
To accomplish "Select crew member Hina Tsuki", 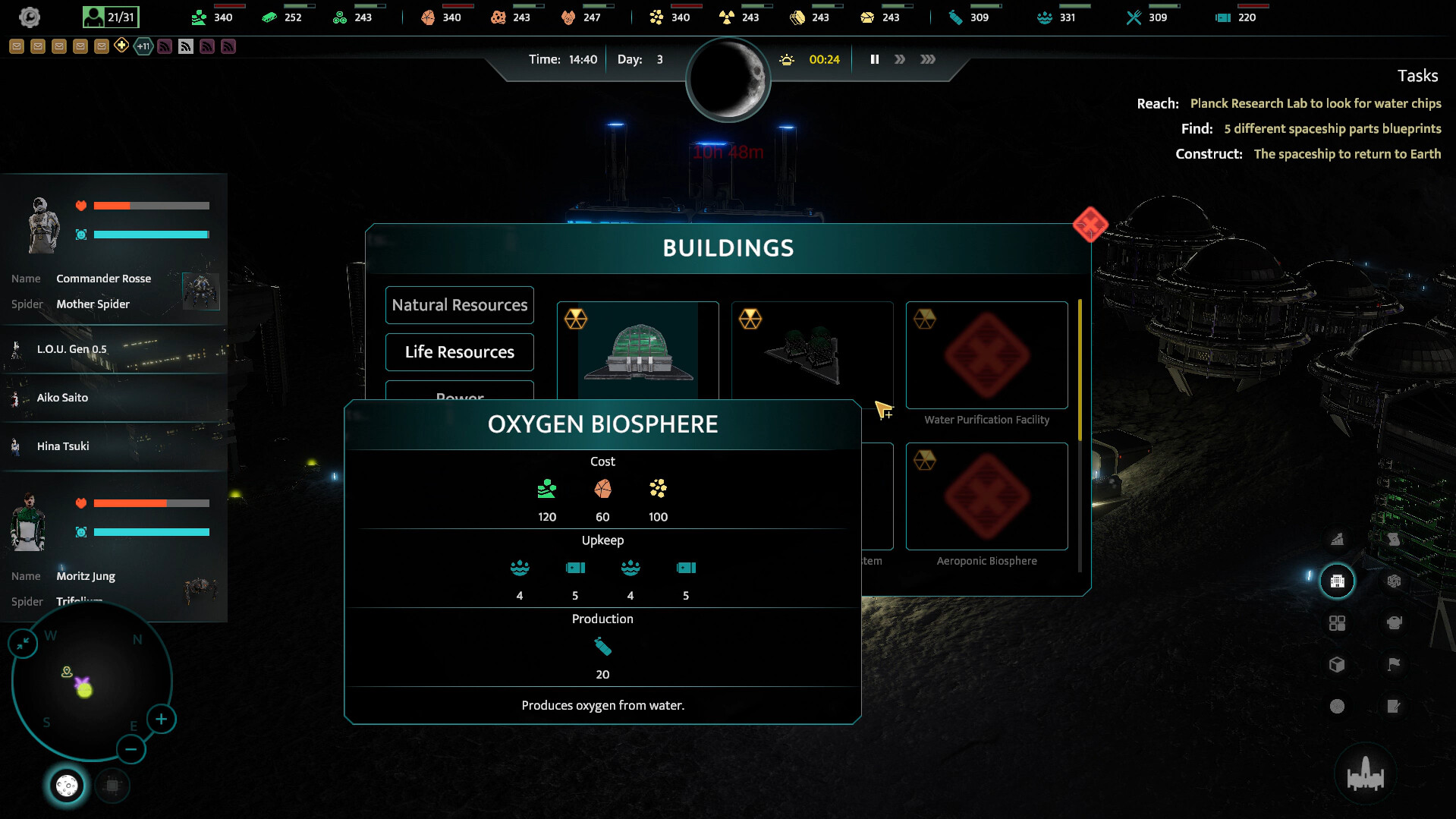I will point(63,446).
